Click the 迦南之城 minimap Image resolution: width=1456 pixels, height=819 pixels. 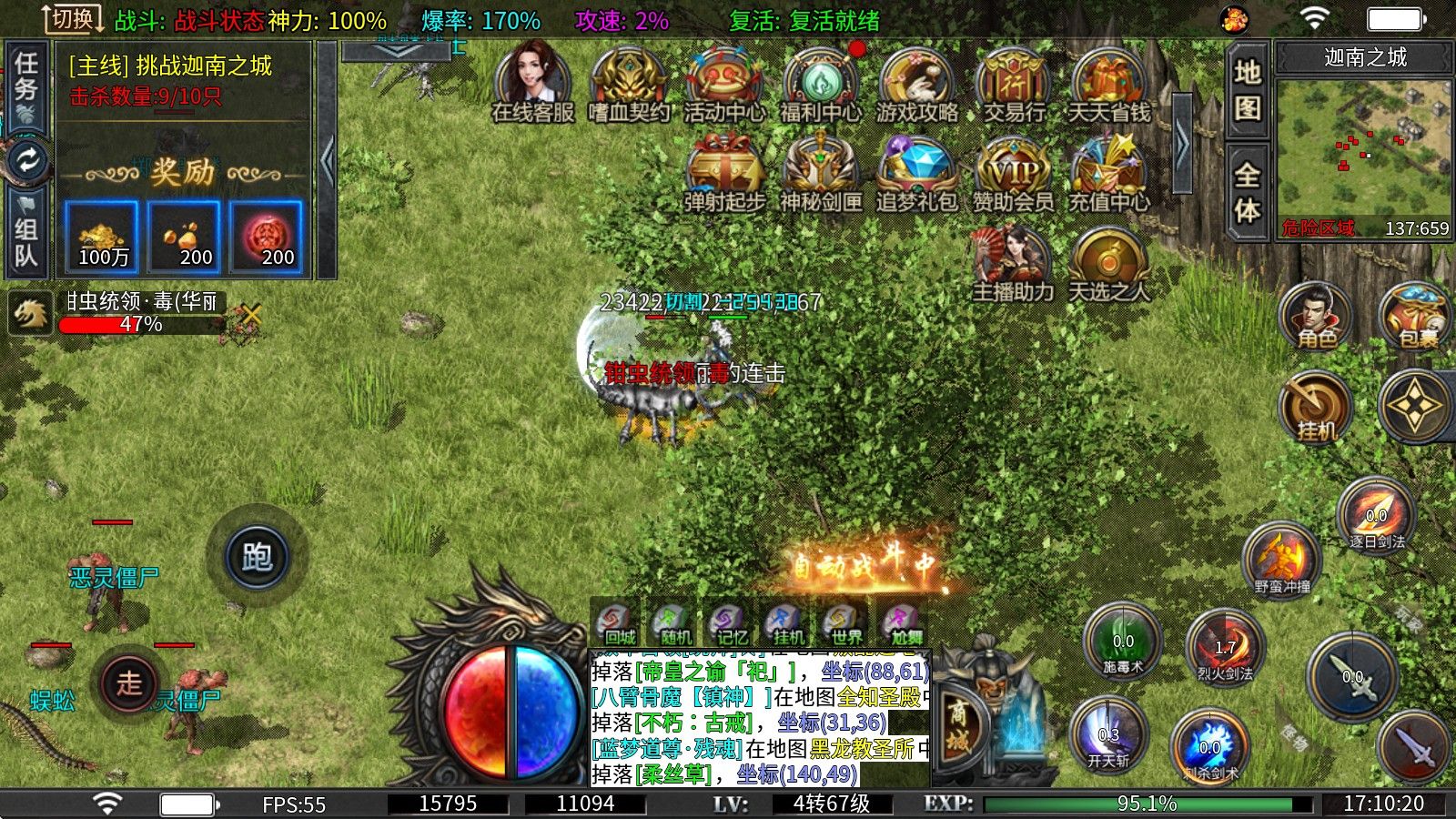click(x=1363, y=147)
